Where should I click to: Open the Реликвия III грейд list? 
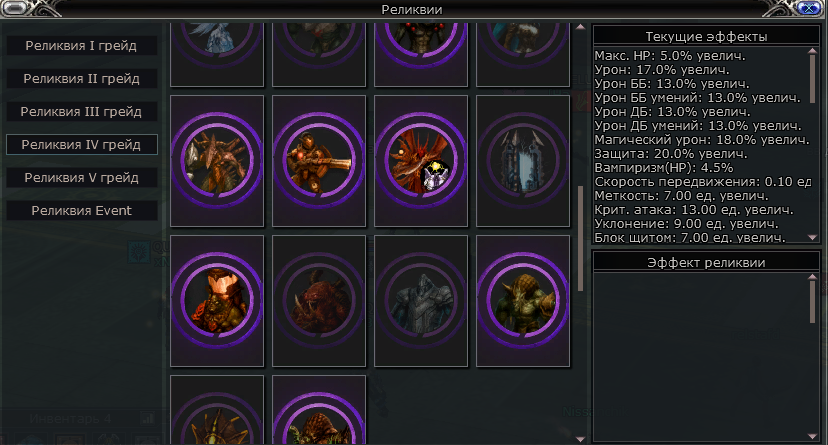point(82,112)
